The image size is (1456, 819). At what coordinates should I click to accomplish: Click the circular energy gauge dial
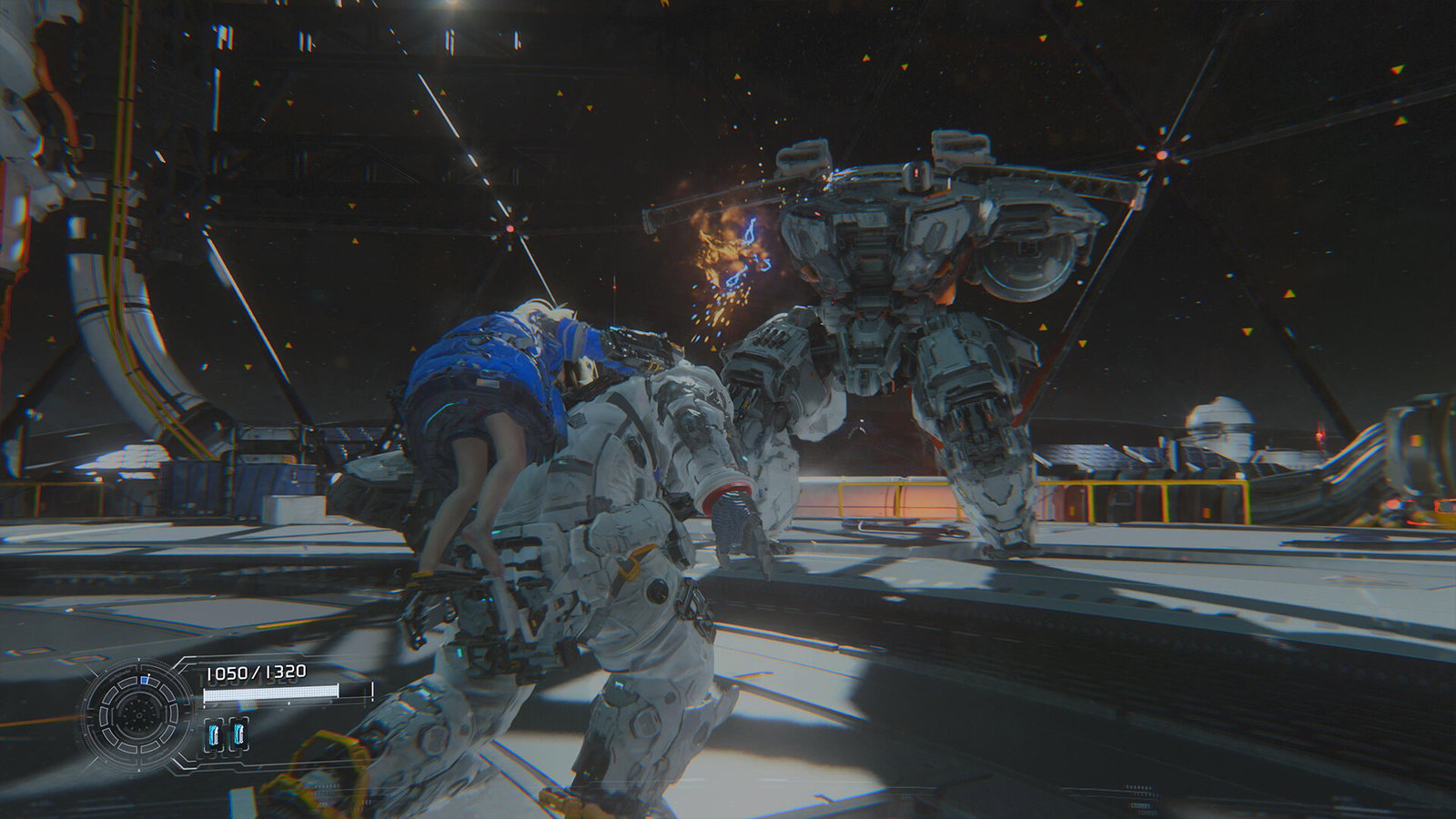(138, 713)
